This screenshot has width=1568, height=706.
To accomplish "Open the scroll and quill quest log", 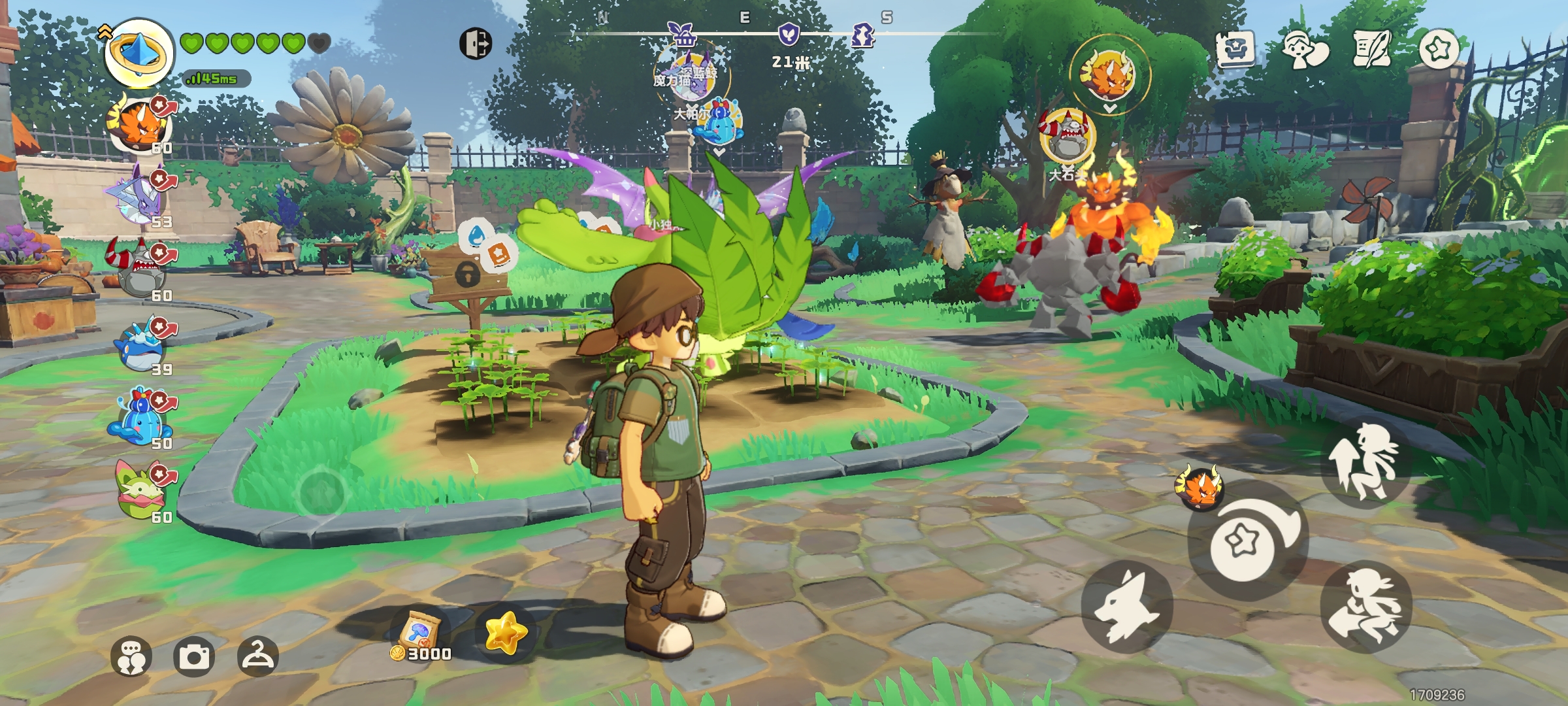I will (x=1371, y=48).
